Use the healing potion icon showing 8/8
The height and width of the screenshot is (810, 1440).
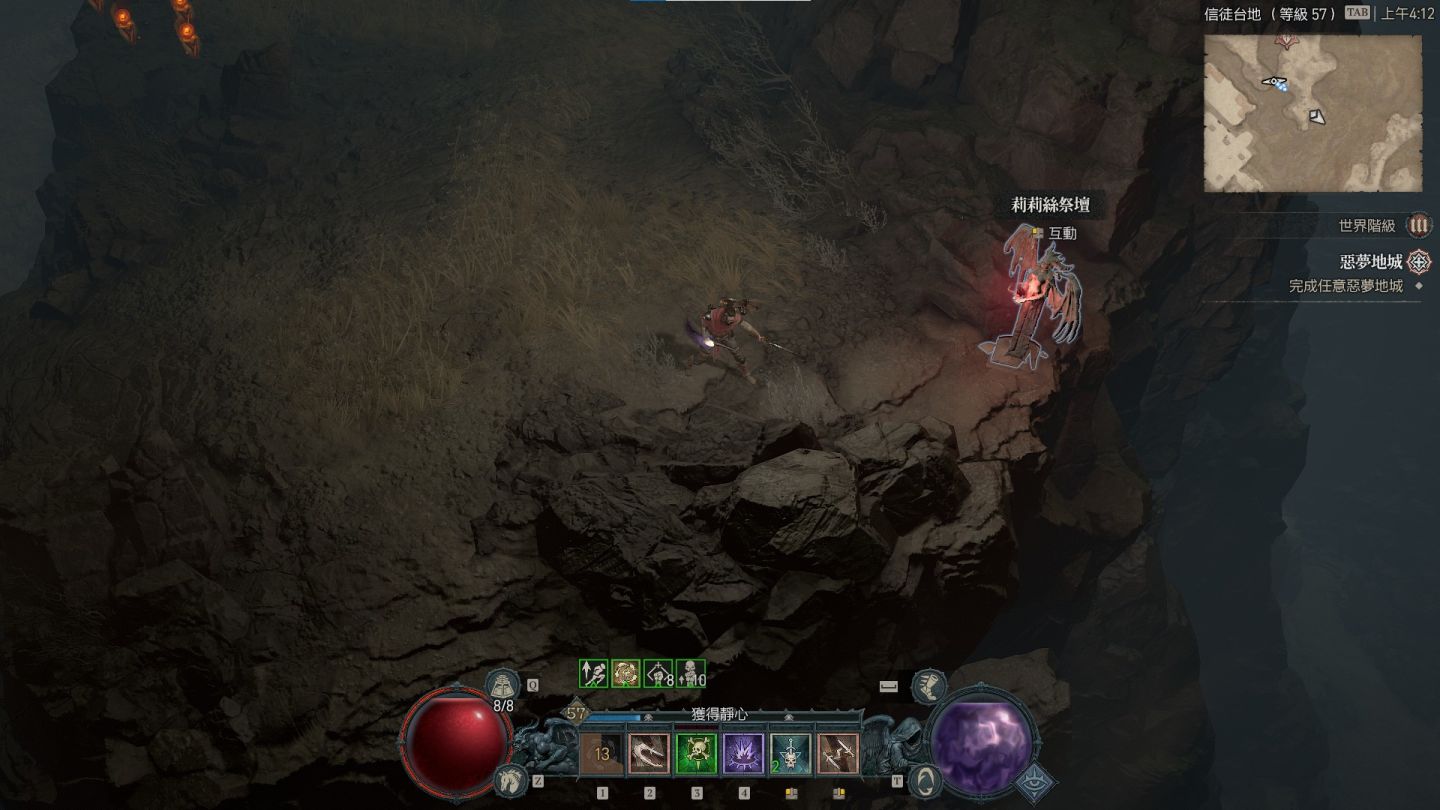(503, 684)
